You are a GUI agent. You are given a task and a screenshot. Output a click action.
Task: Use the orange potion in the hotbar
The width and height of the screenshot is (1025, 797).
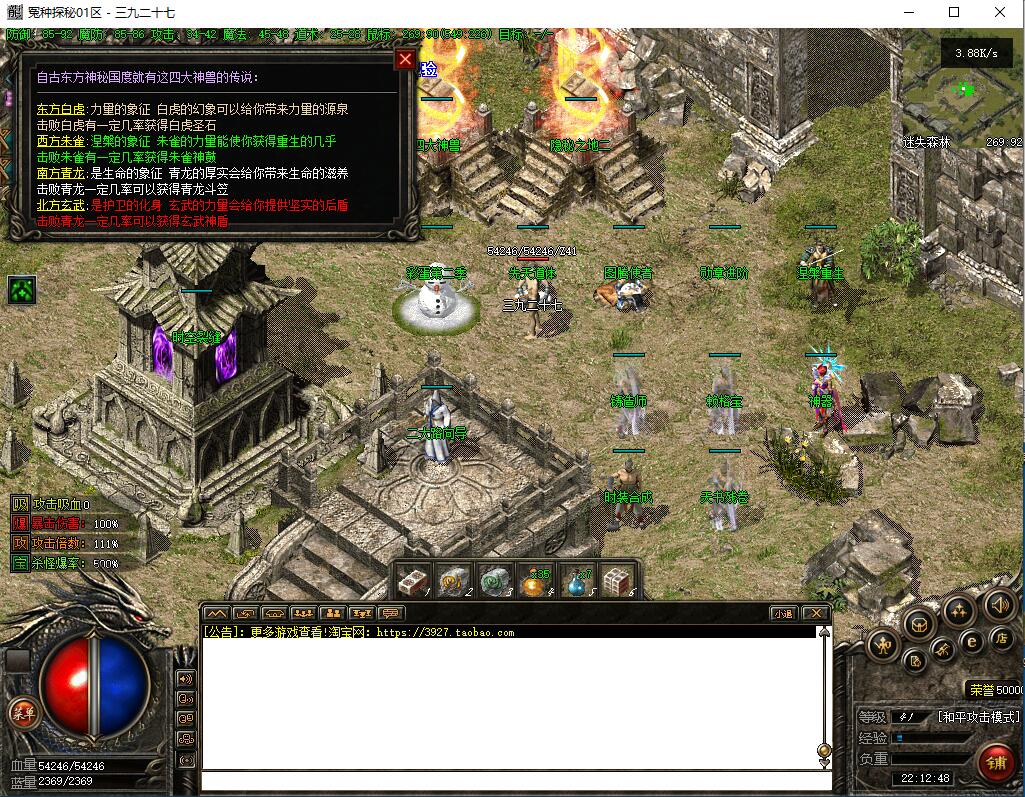pos(533,581)
